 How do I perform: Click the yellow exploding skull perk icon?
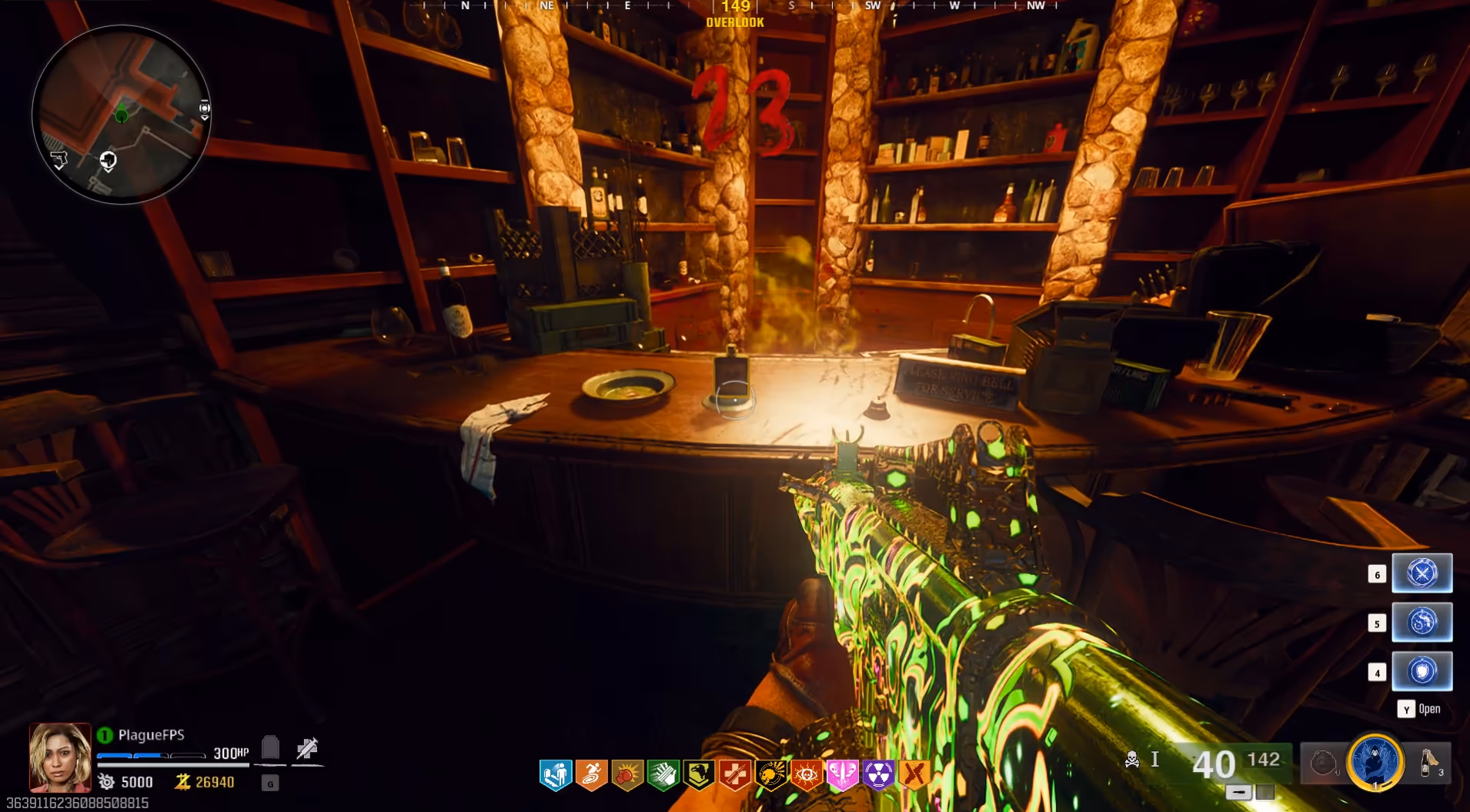[x=770, y=774]
